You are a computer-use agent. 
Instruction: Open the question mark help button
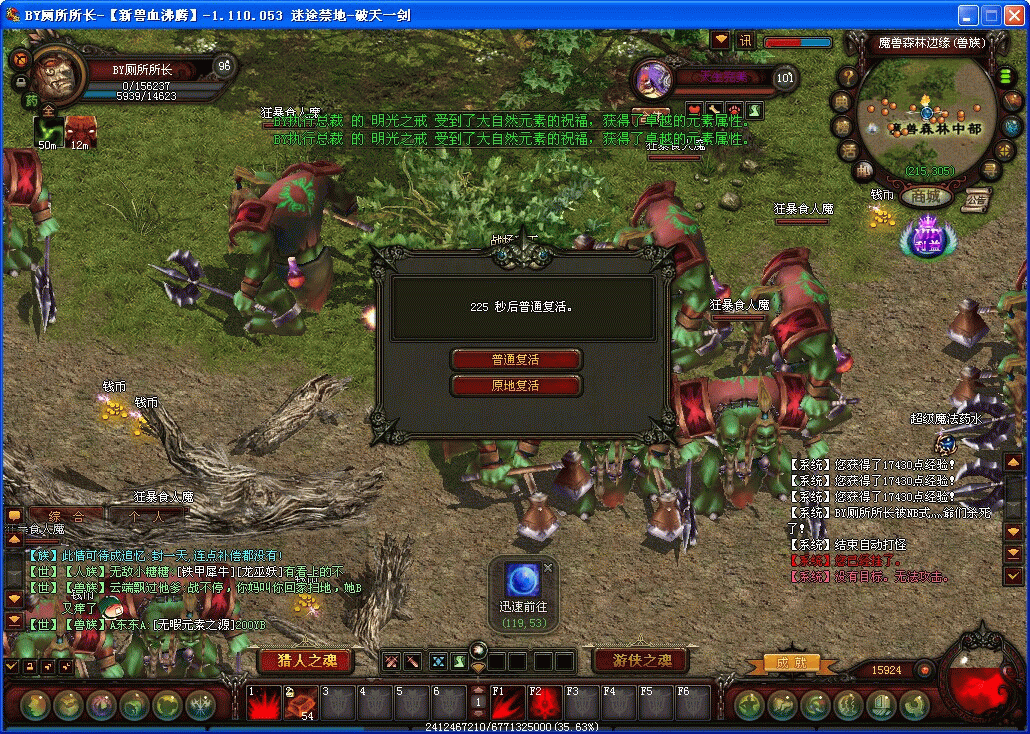[848, 77]
